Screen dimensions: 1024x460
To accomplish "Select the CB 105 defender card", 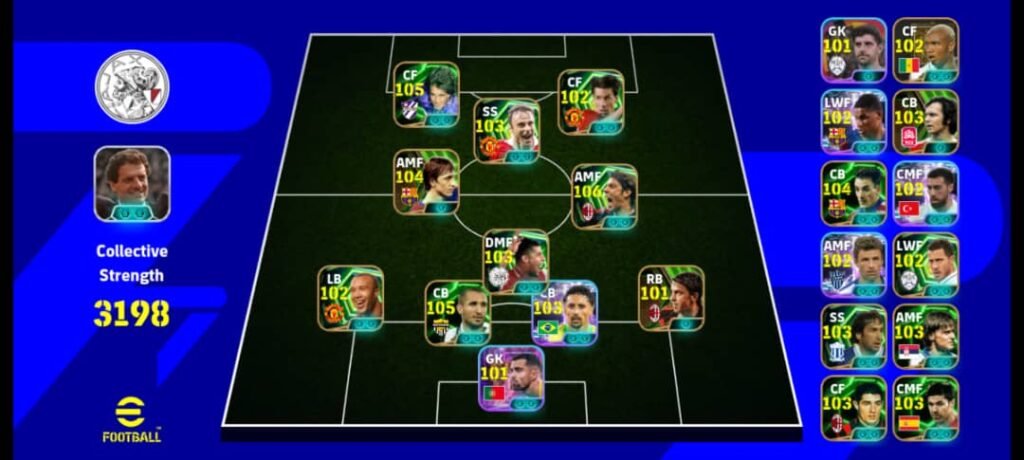I will [x=457, y=312].
